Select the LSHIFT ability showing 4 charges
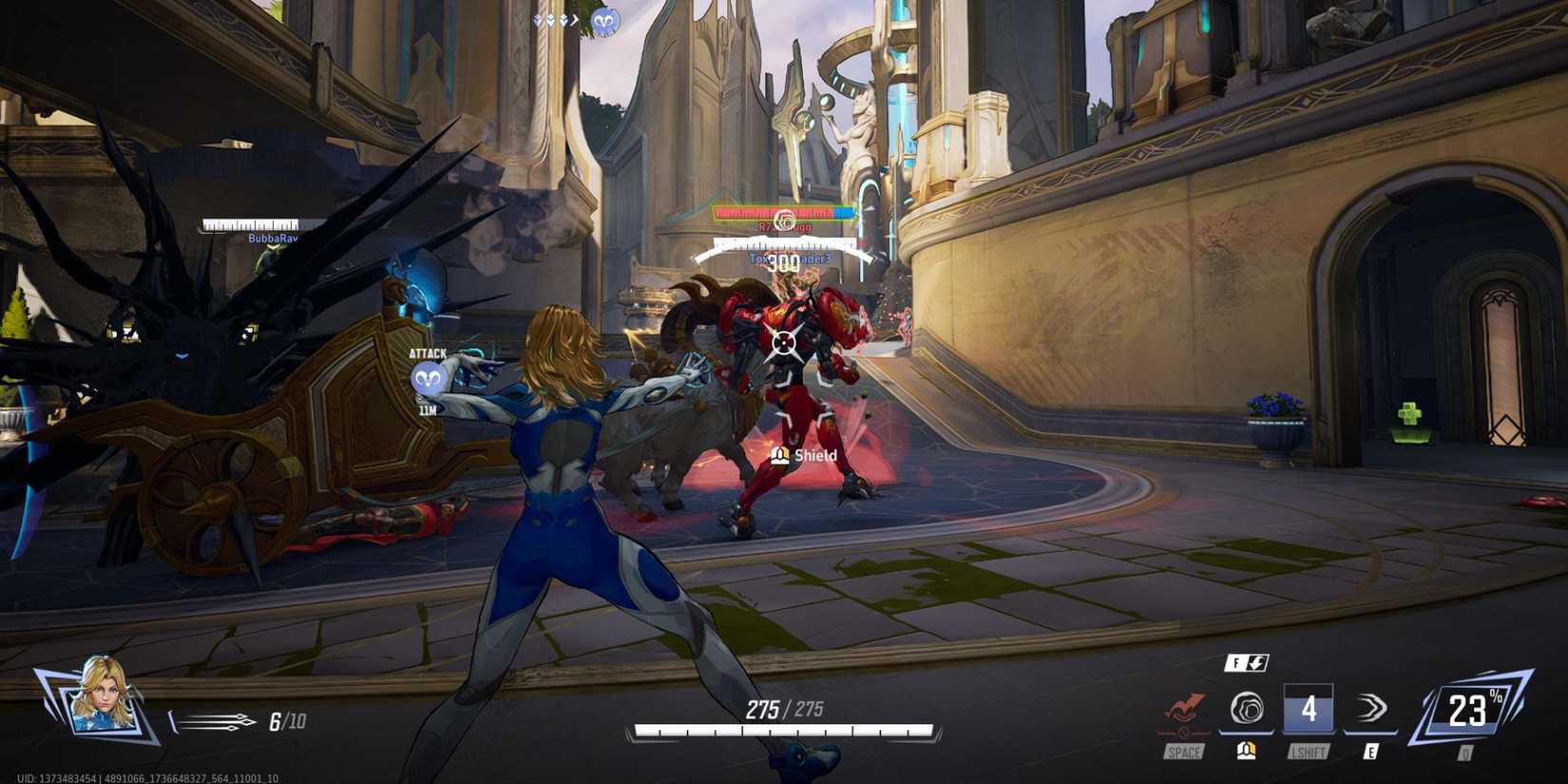This screenshot has width=1568, height=784. [1308, 708]
